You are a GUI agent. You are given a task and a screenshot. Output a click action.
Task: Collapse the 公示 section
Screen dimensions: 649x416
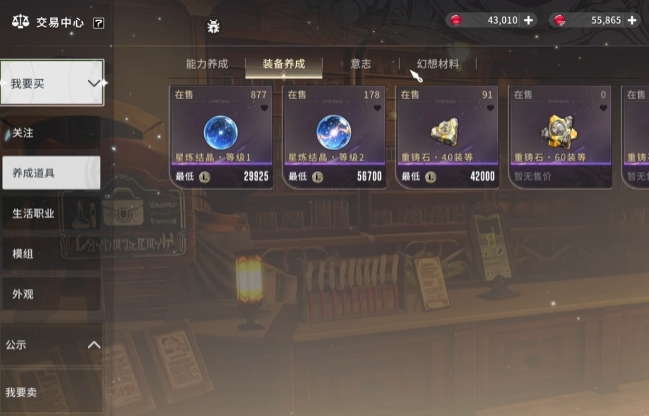[94, 345]
